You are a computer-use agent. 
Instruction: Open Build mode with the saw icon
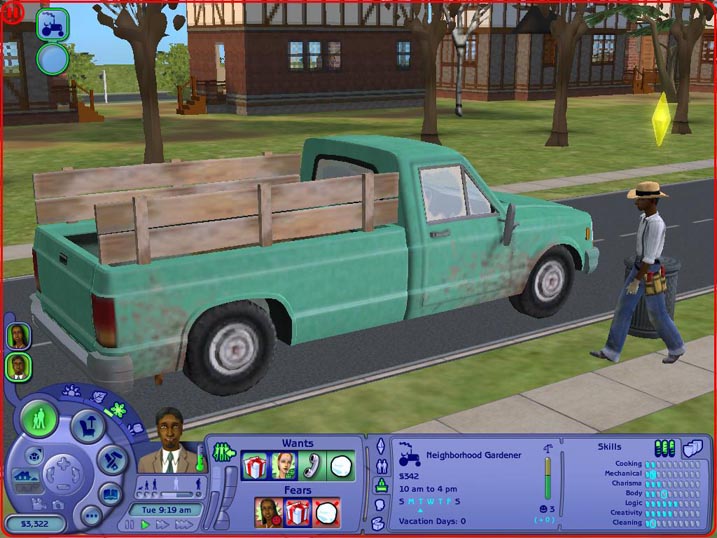[109, 460]
